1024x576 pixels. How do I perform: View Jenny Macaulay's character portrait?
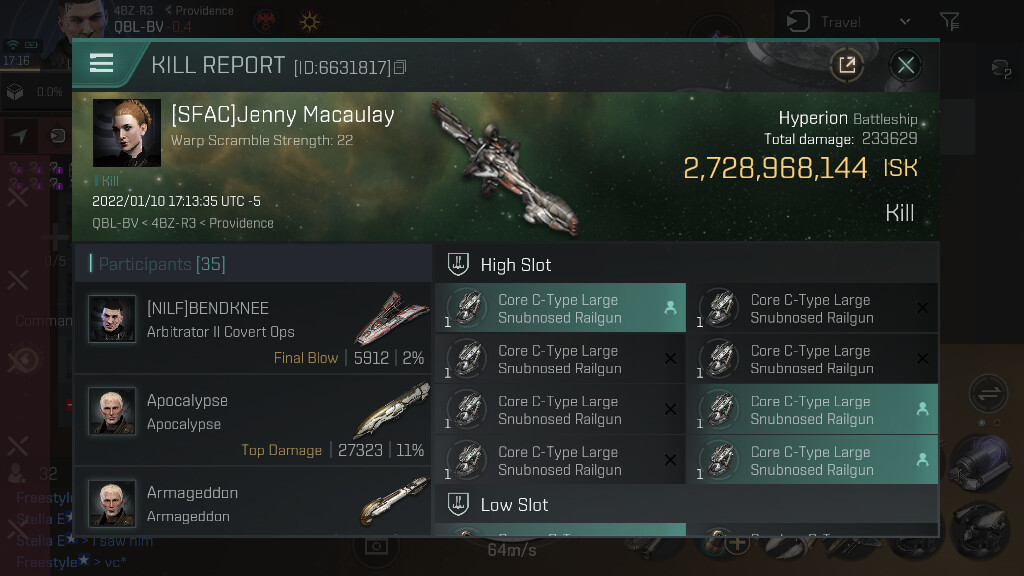click(x=127, y=133)
